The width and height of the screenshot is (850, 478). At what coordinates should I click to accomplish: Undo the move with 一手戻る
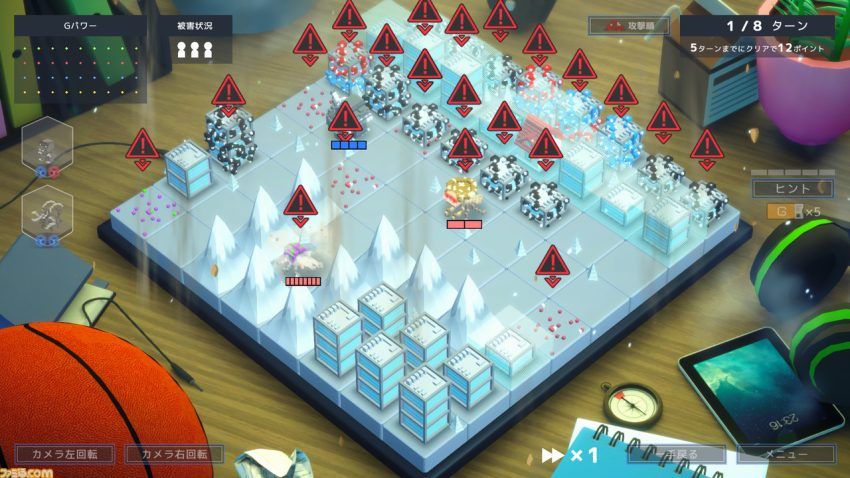(x=675, y=454)
